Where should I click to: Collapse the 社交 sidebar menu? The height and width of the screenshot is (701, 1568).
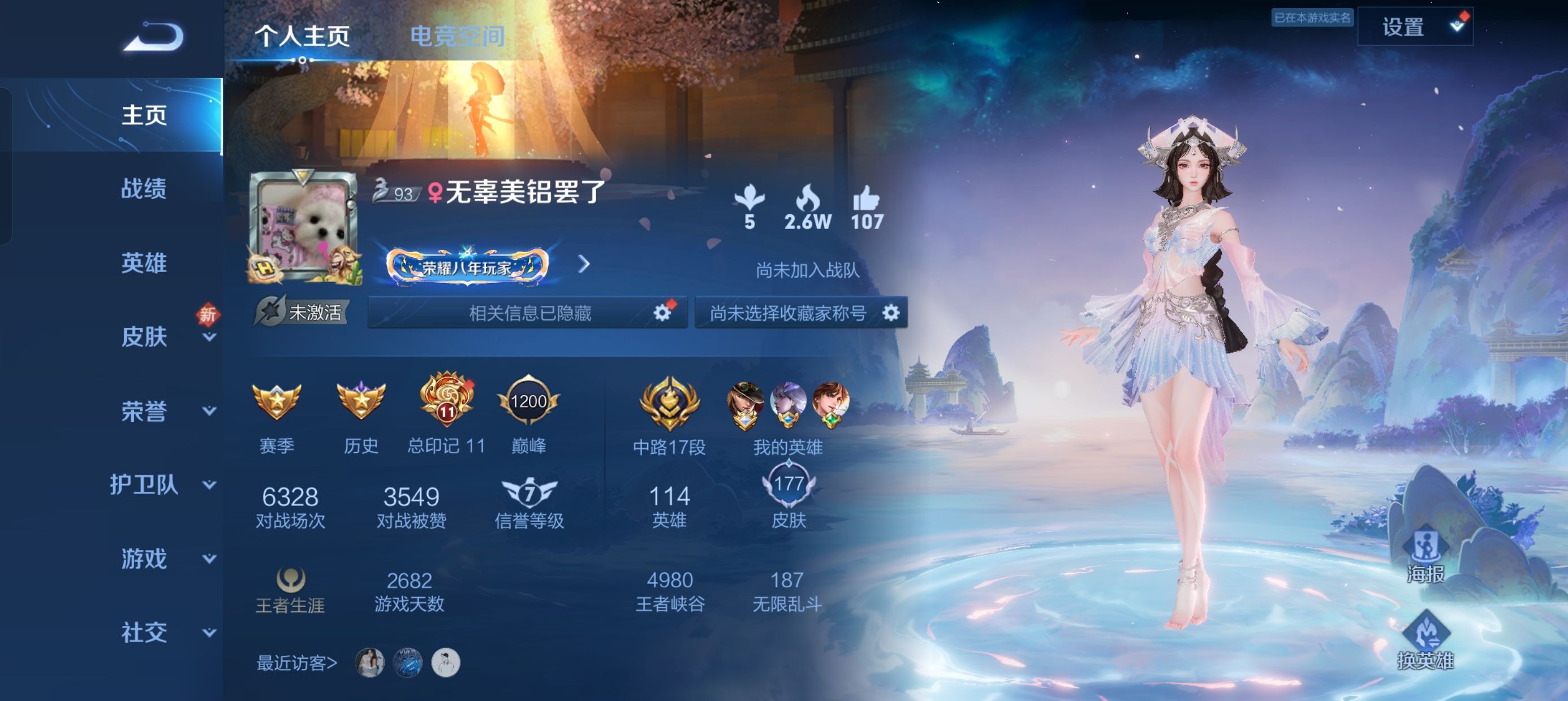pyautogui.click(x=145, y=633)
